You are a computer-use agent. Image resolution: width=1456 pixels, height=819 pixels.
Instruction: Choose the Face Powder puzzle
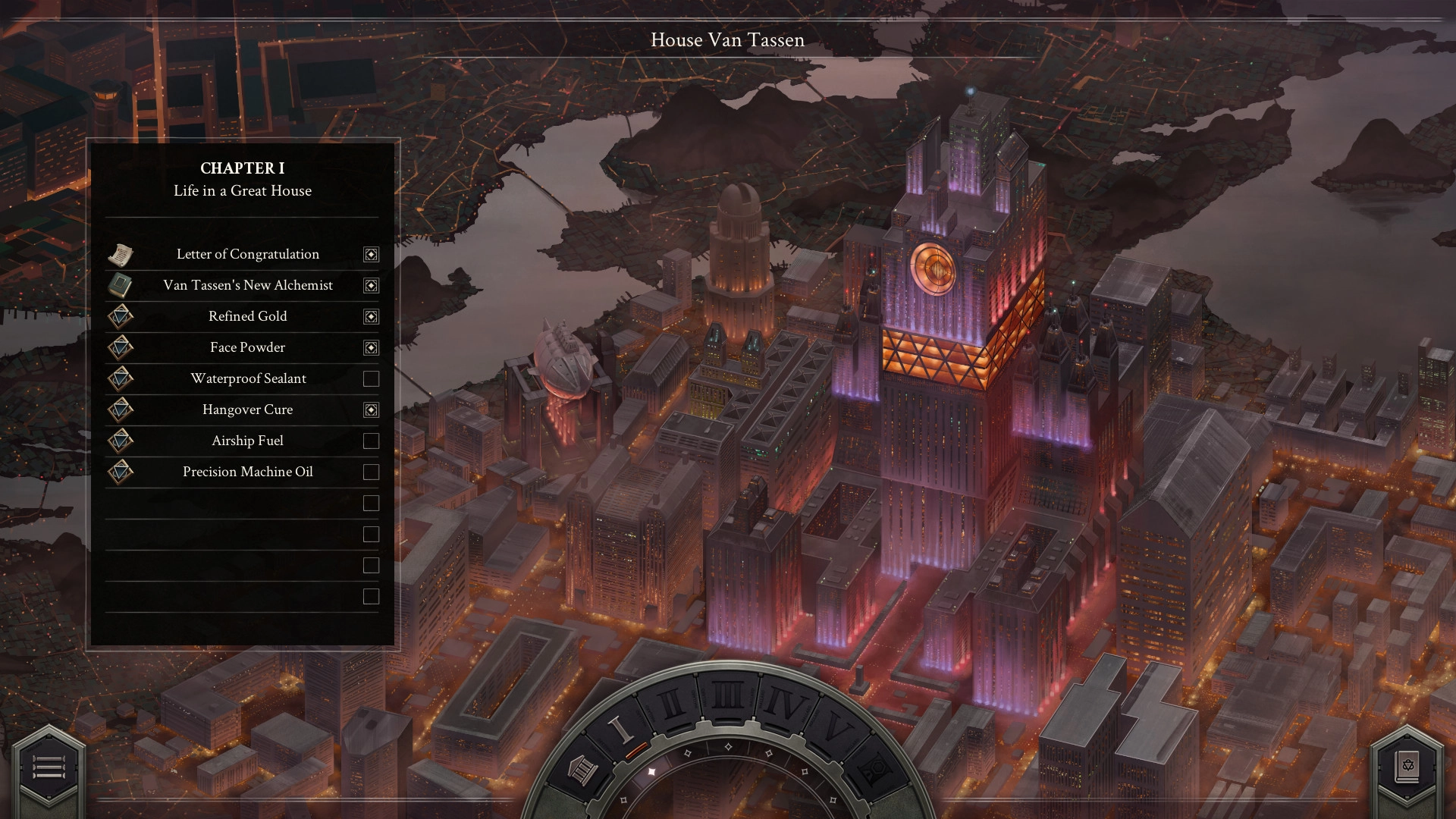pos(247,348)
